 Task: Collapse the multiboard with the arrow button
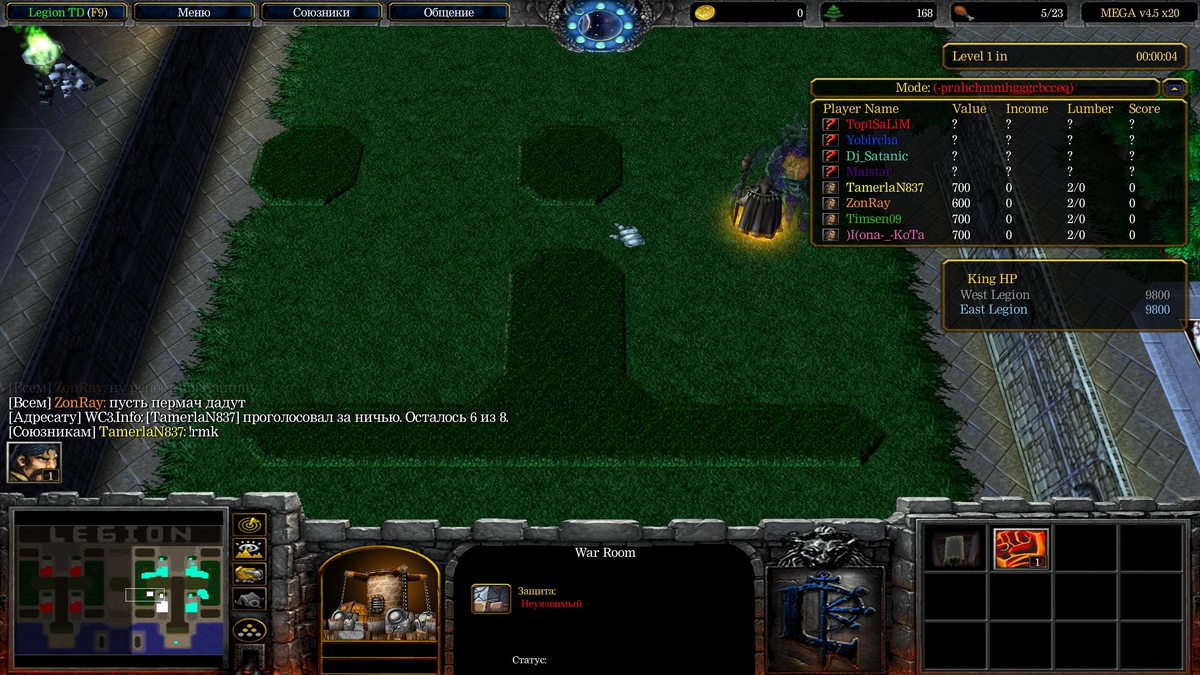(1176, 88)
